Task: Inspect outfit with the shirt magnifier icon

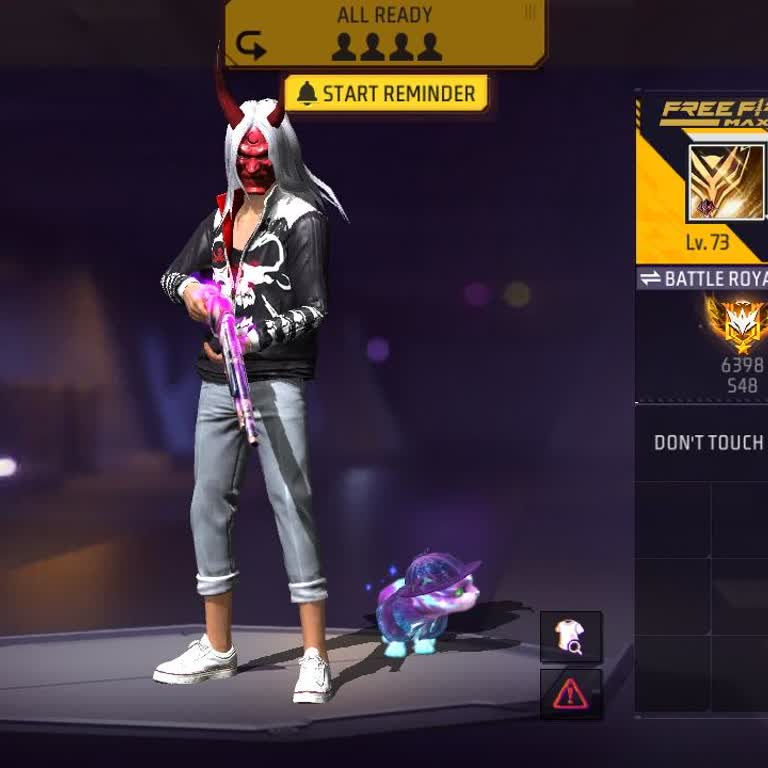Action: pyautogui.click(x=570, y=637)
